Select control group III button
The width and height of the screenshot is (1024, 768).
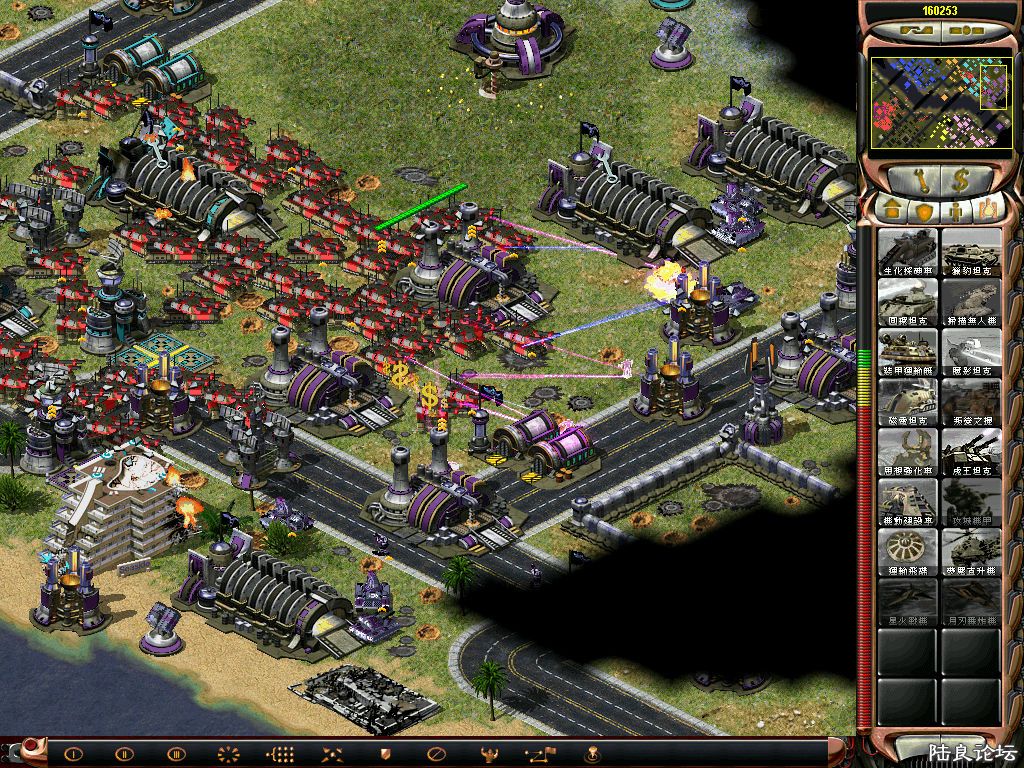point(176,754)
